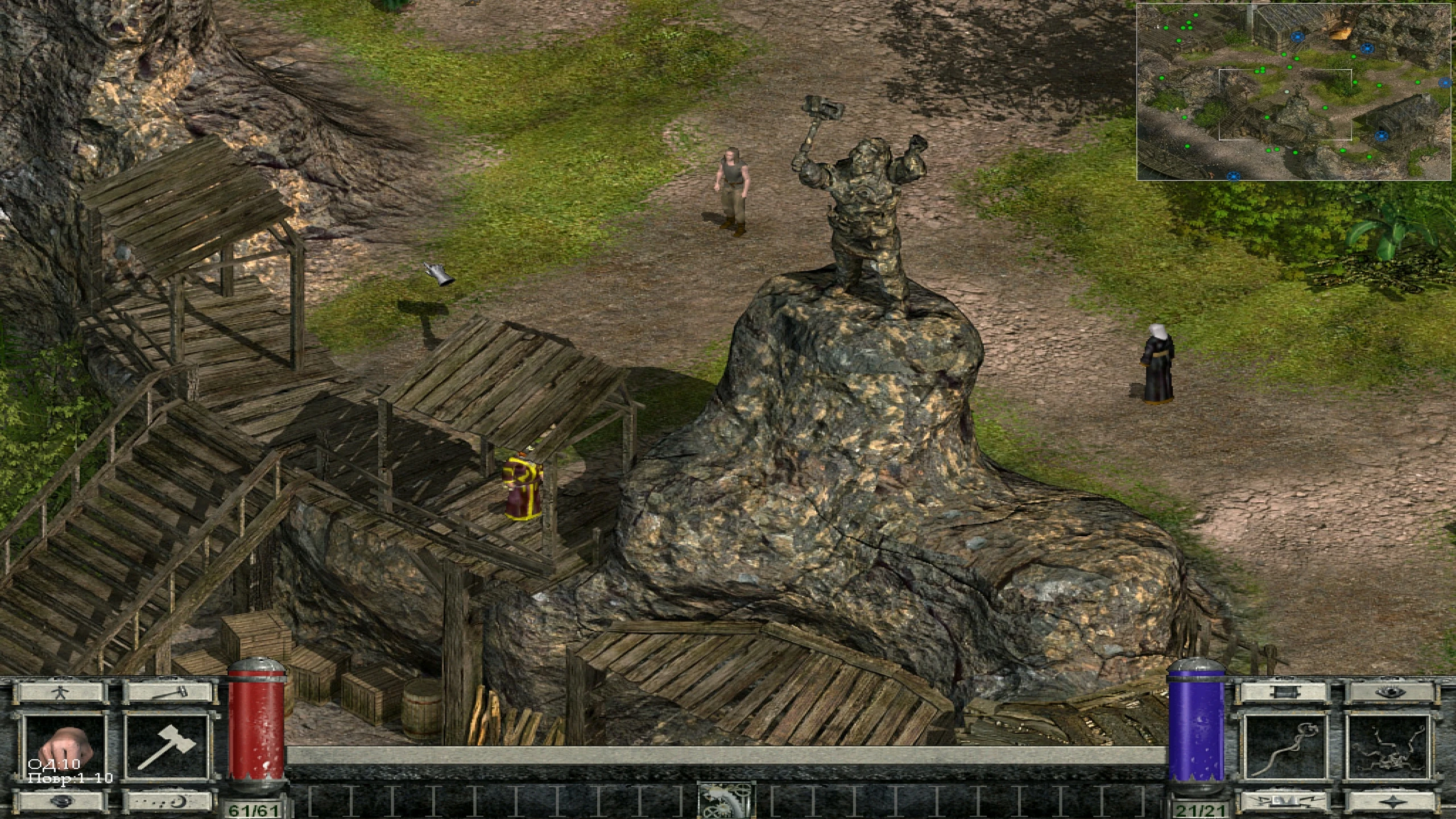This screenshot has width=1456, height=819.
Task: Click the sledgehammer button above weapon slot
Action: (166, 693)
